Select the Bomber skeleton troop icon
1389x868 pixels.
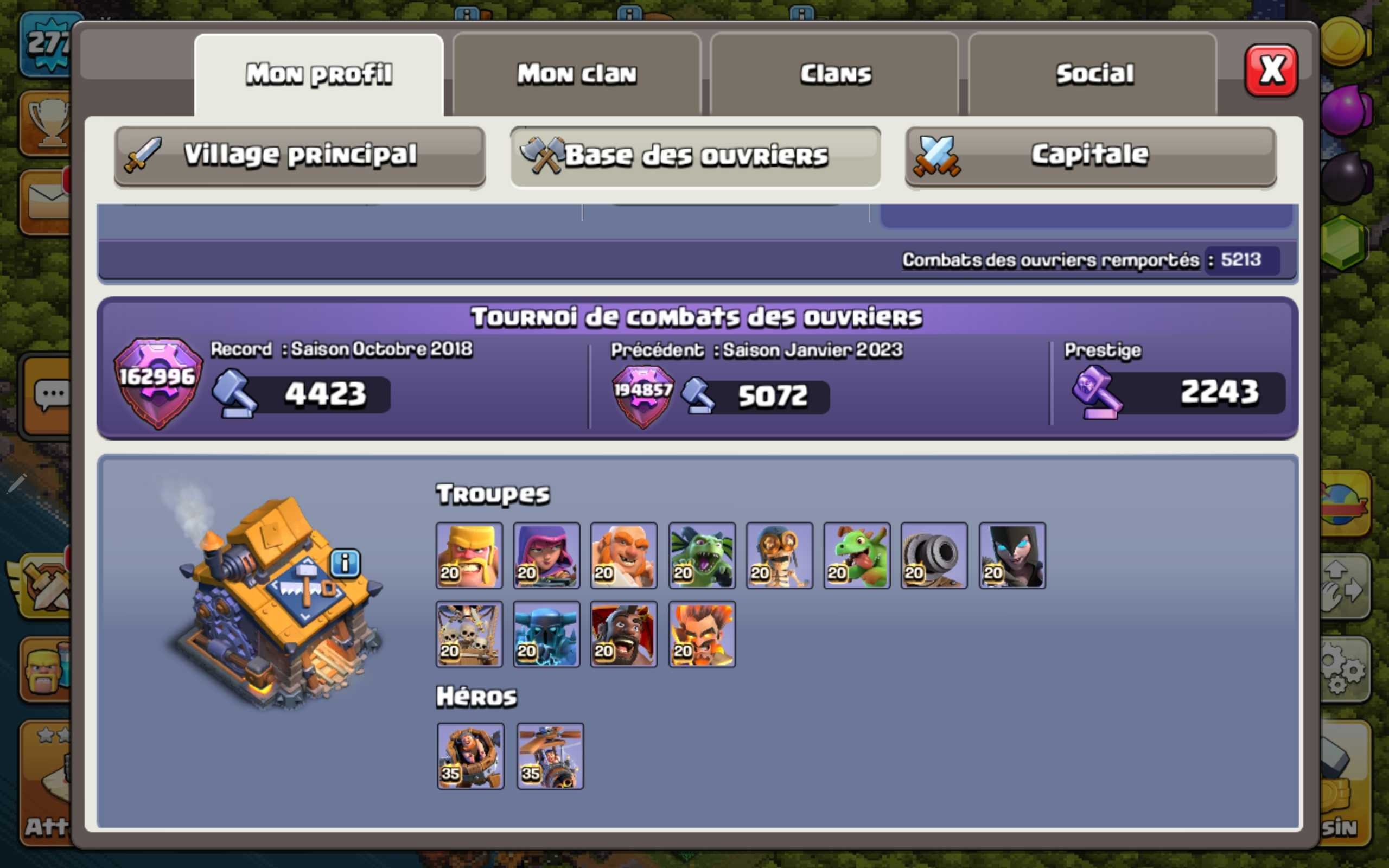pos(779,554)
